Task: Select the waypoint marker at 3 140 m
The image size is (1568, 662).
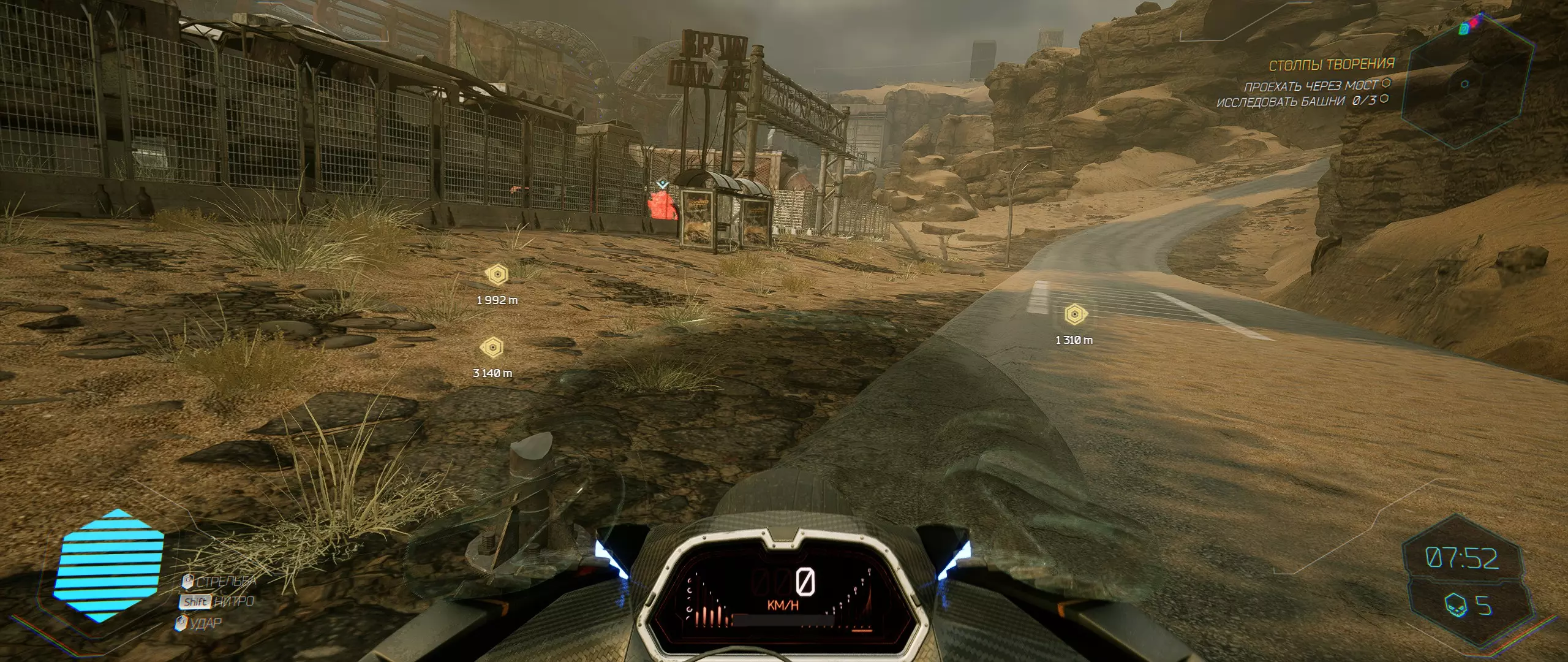Action: [x=492, y=348]
